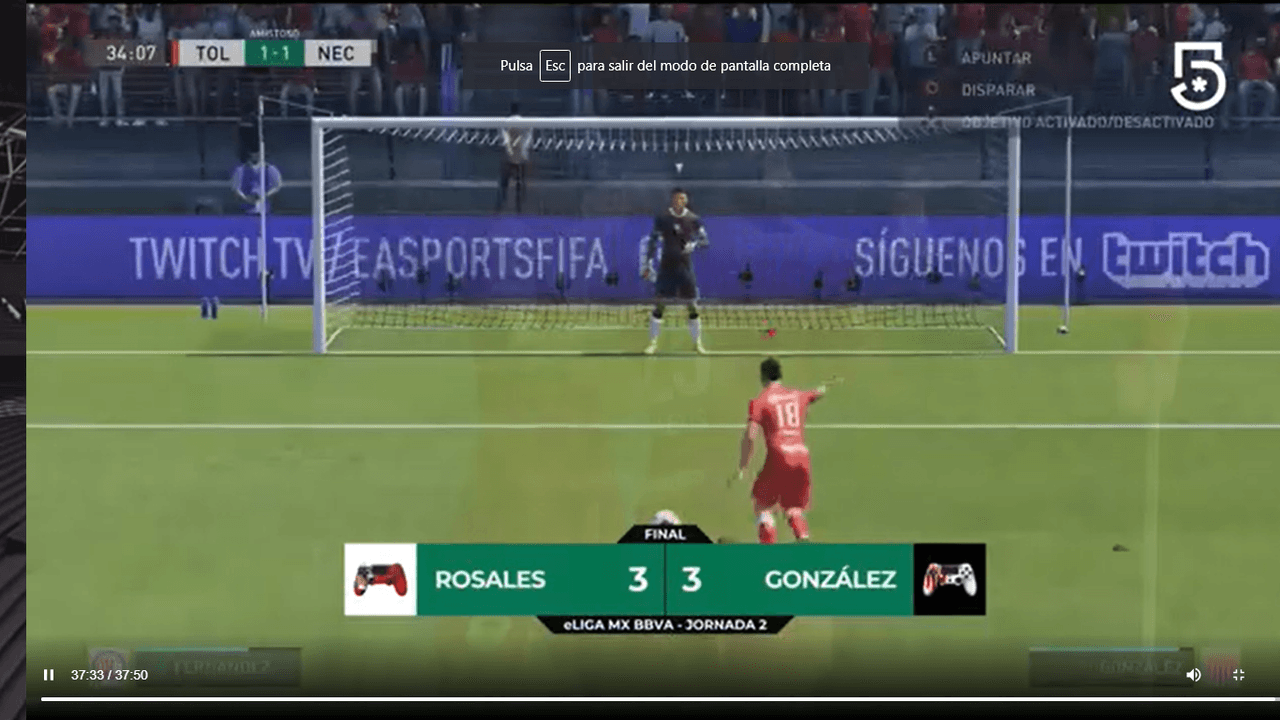Image resolution: width=1280 pixels, height=720 pixels.
Task: Click the FINAL banner above the scoreboard
Action: 664,533
